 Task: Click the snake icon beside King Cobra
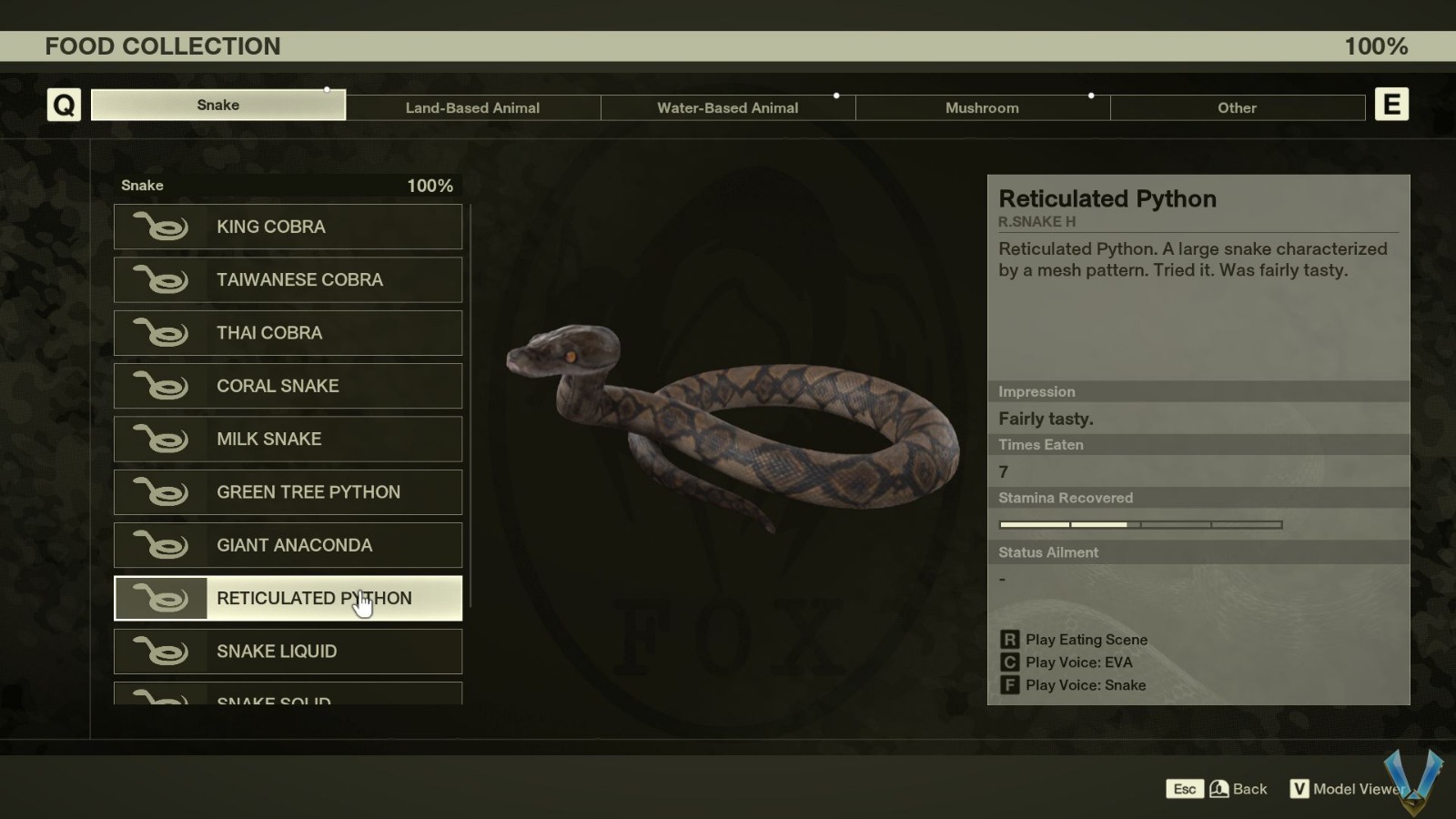pyautogui.click(x=160, y=227)
